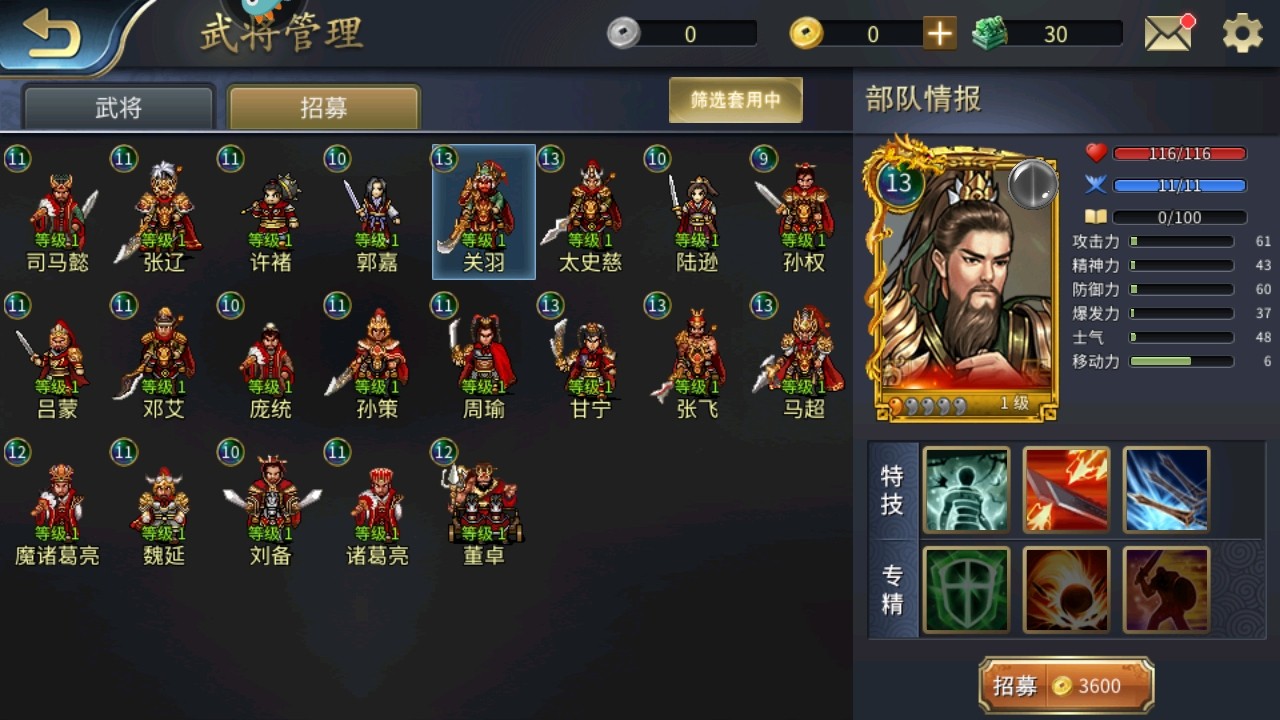Recruit the general for 3600 gold
Image resolution: width=1280 pixels, height=720 pixels.
pyautogui.click(x=1066, y=686)
